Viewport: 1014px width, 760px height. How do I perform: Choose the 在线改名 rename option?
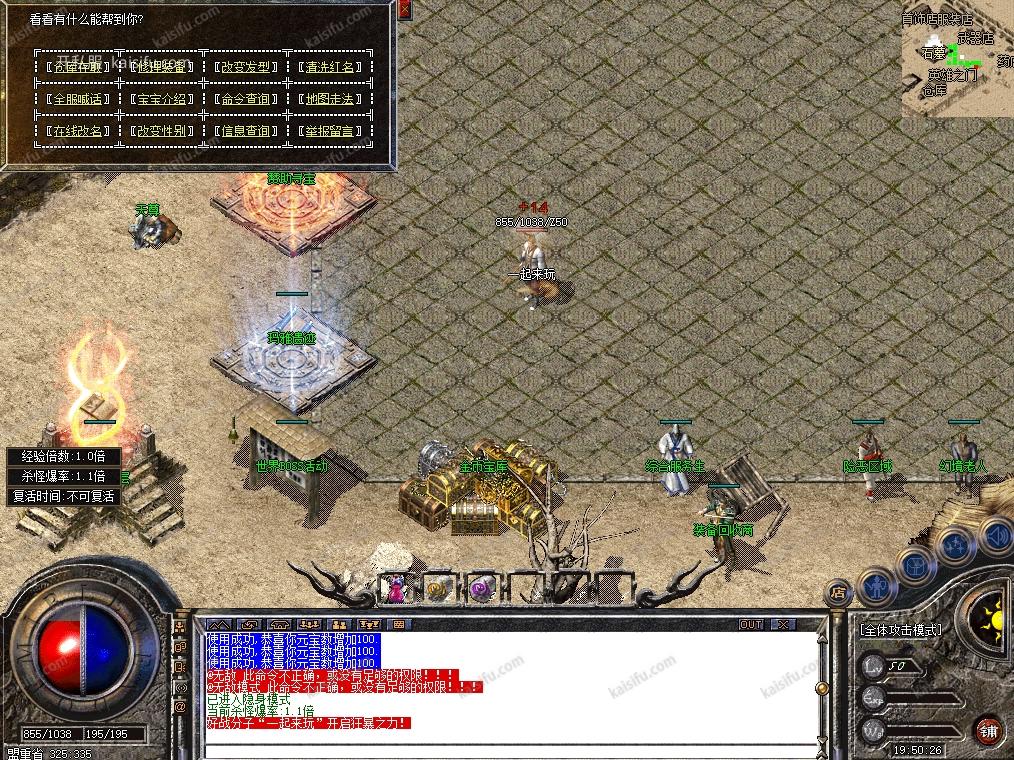tap(77, 131)
